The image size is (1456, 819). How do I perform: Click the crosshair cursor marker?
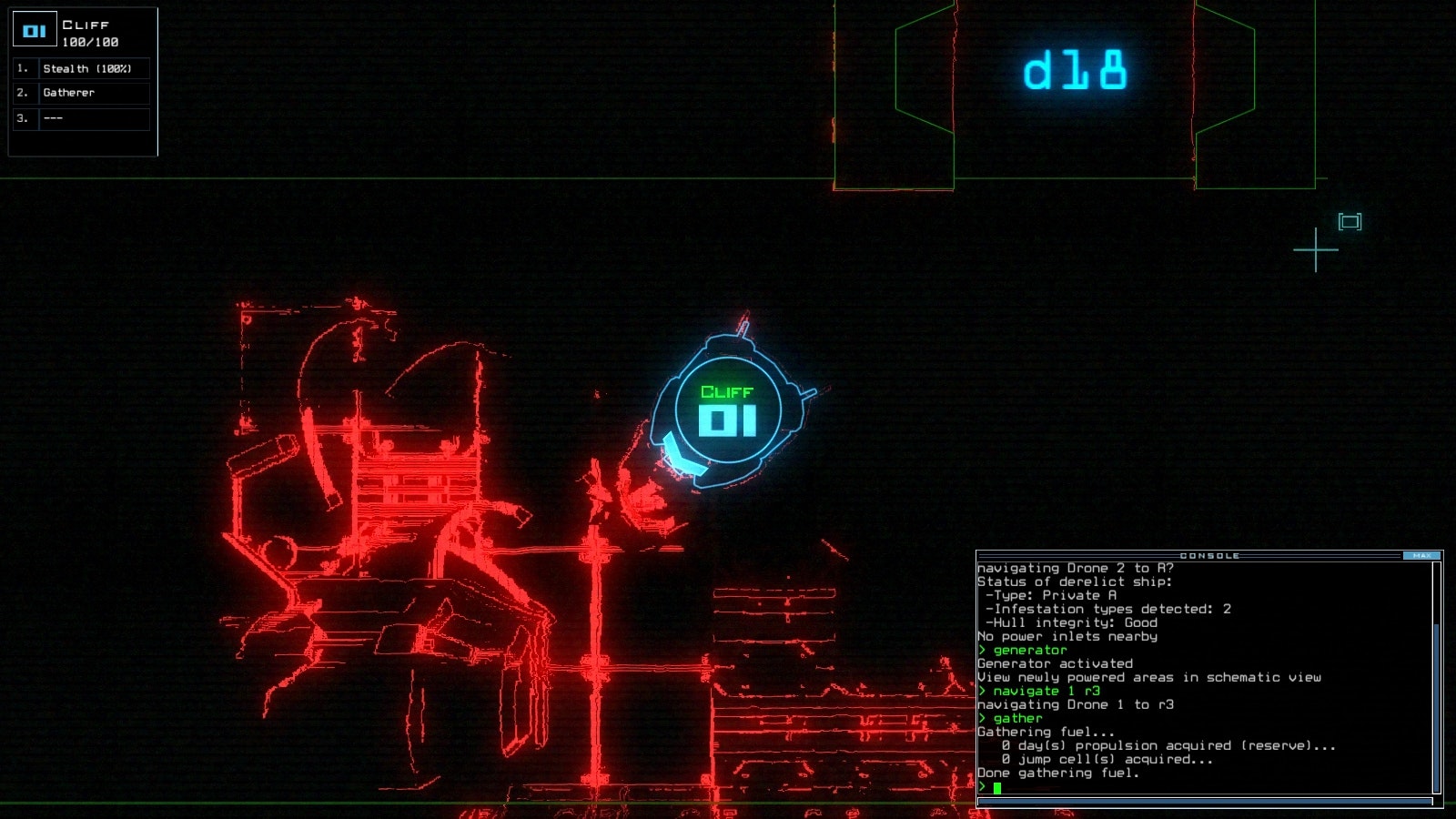click(1315, 248)
